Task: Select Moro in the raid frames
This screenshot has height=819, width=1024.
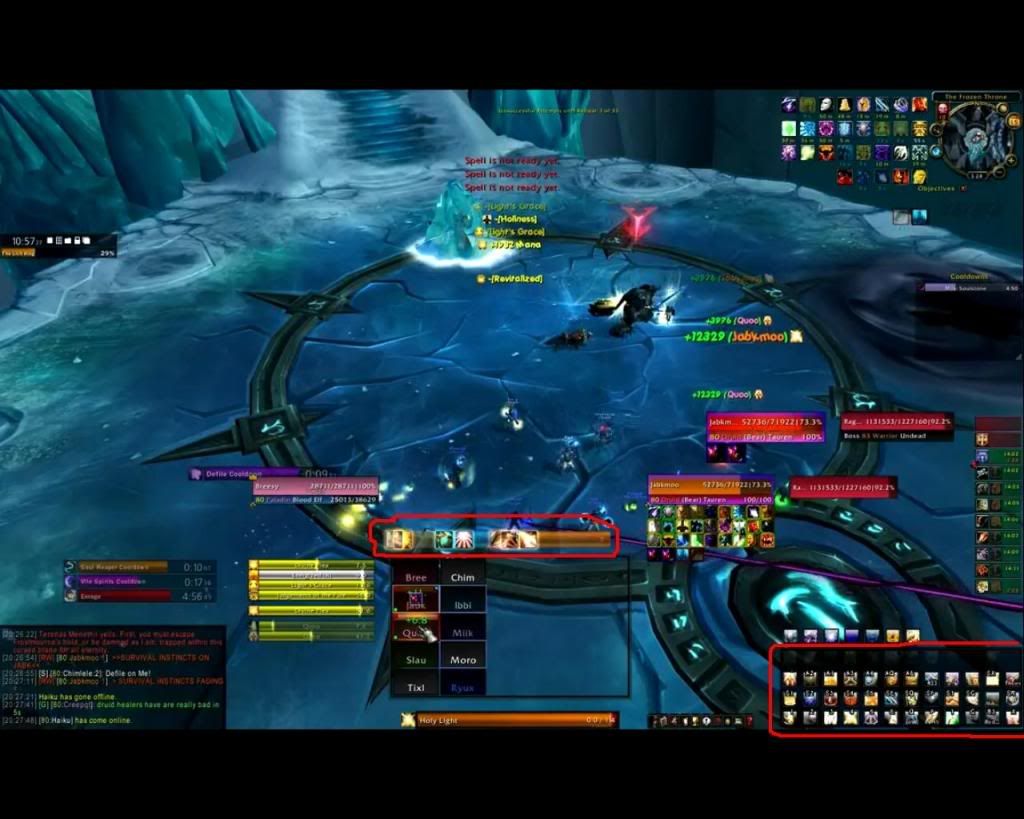Action: [462, 660]
